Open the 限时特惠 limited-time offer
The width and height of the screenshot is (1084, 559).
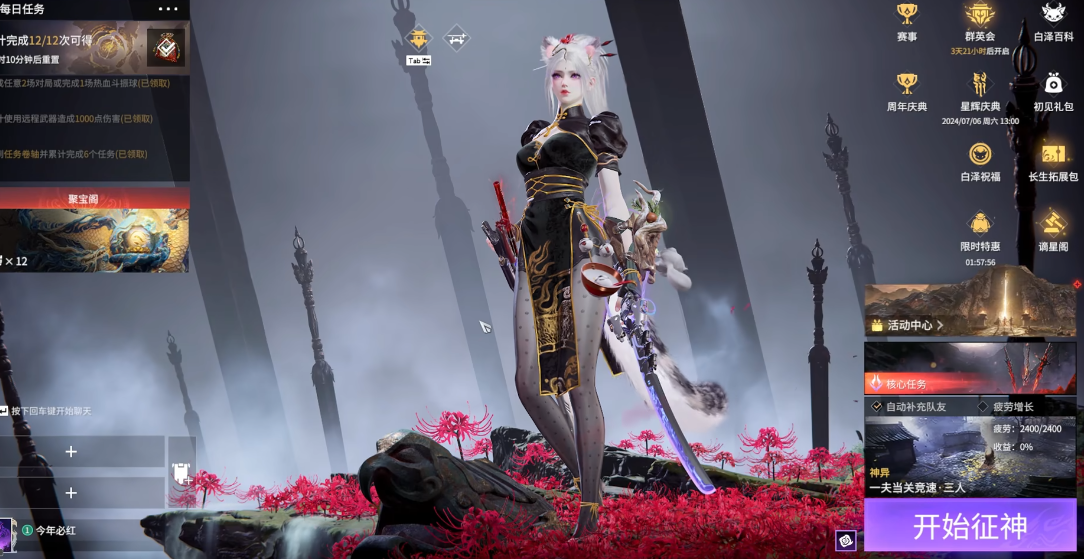[x=980, y=230]
